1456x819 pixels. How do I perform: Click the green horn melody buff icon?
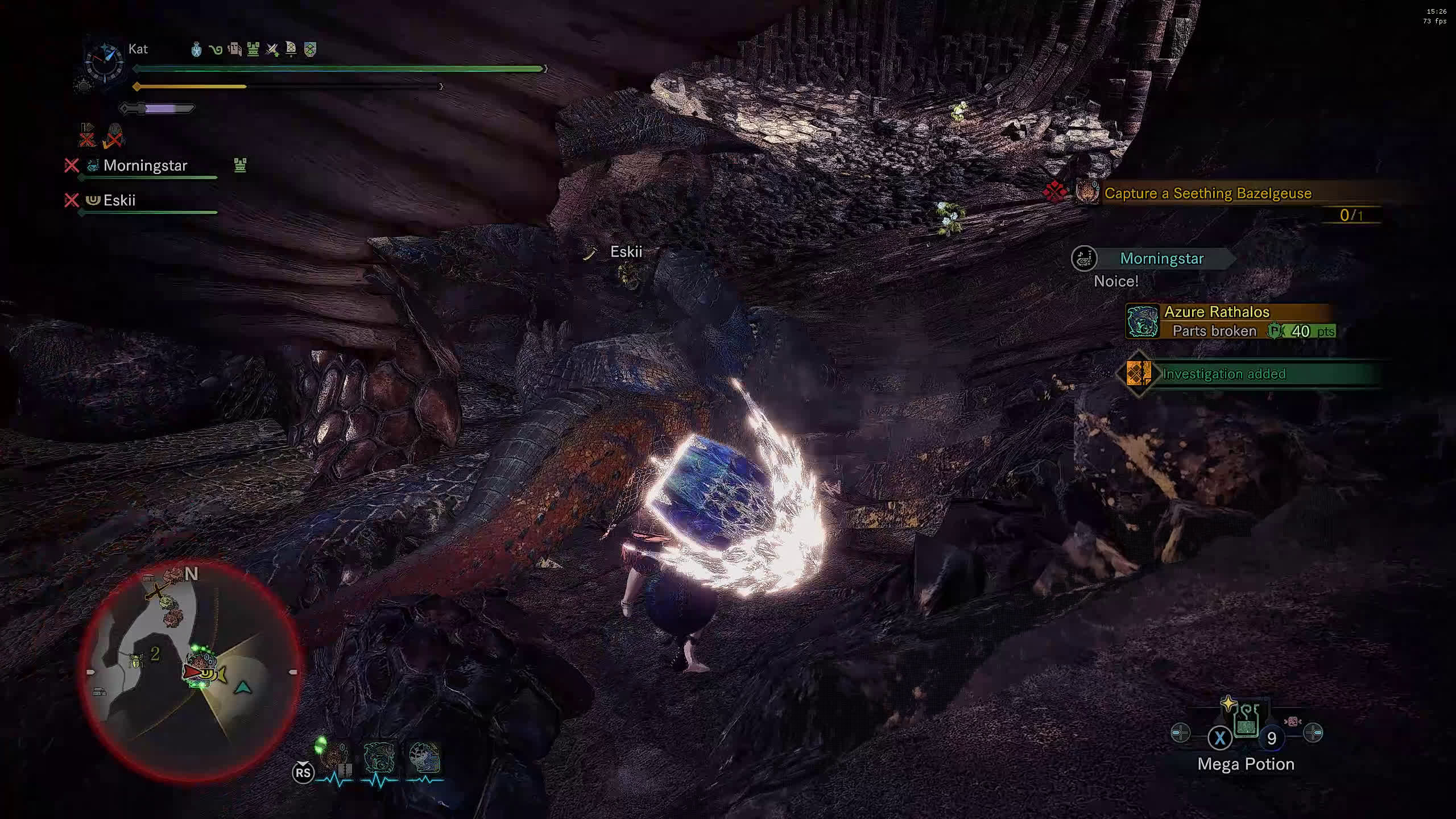(216, 49)
